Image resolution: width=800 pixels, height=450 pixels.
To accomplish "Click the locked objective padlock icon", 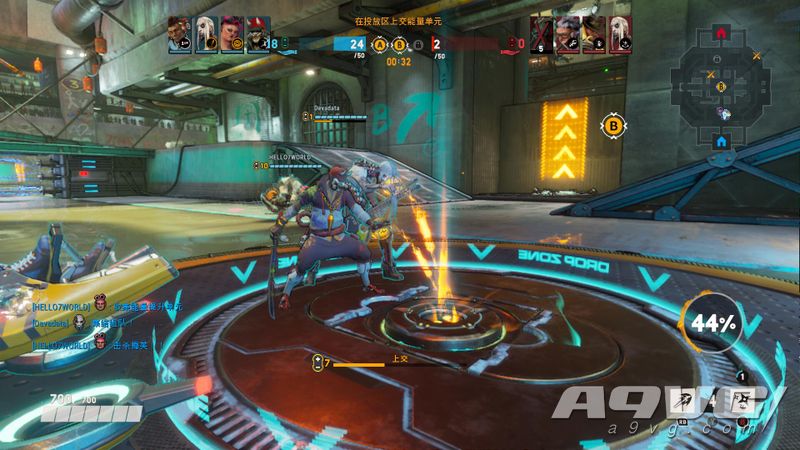I will pyautogui.click(x=418, y=44).
